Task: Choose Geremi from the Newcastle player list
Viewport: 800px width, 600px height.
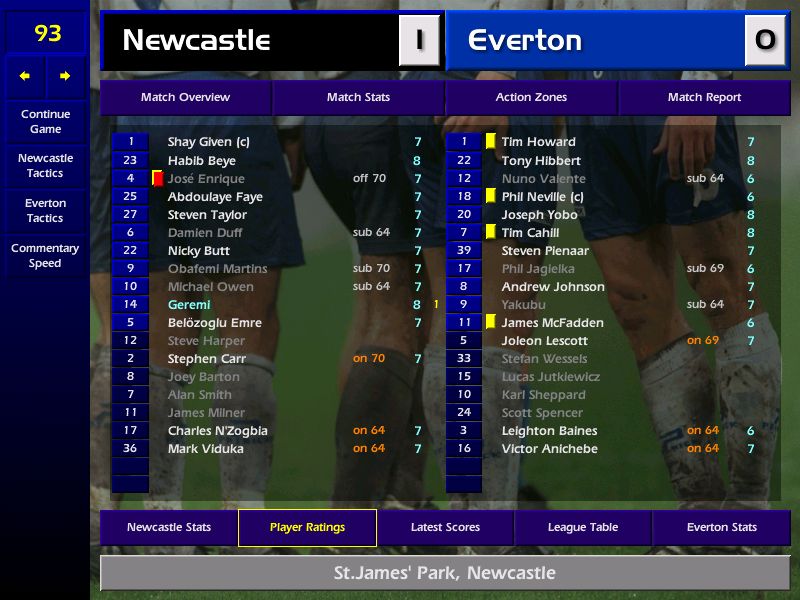Action: coord(189,304)
